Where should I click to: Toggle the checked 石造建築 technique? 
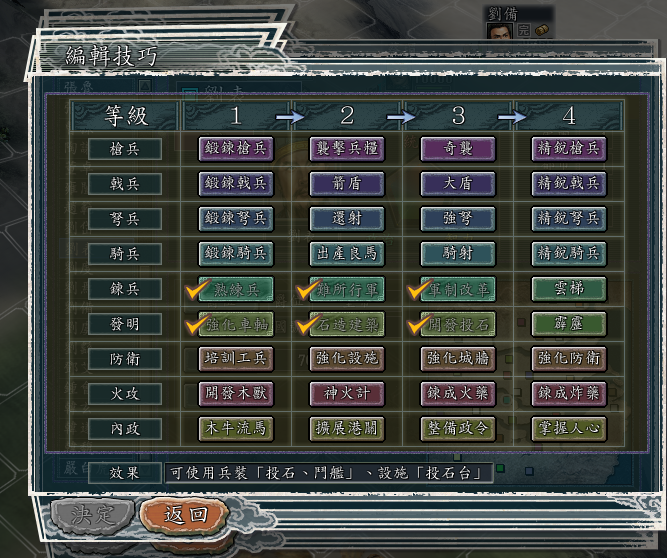[347, 325]
